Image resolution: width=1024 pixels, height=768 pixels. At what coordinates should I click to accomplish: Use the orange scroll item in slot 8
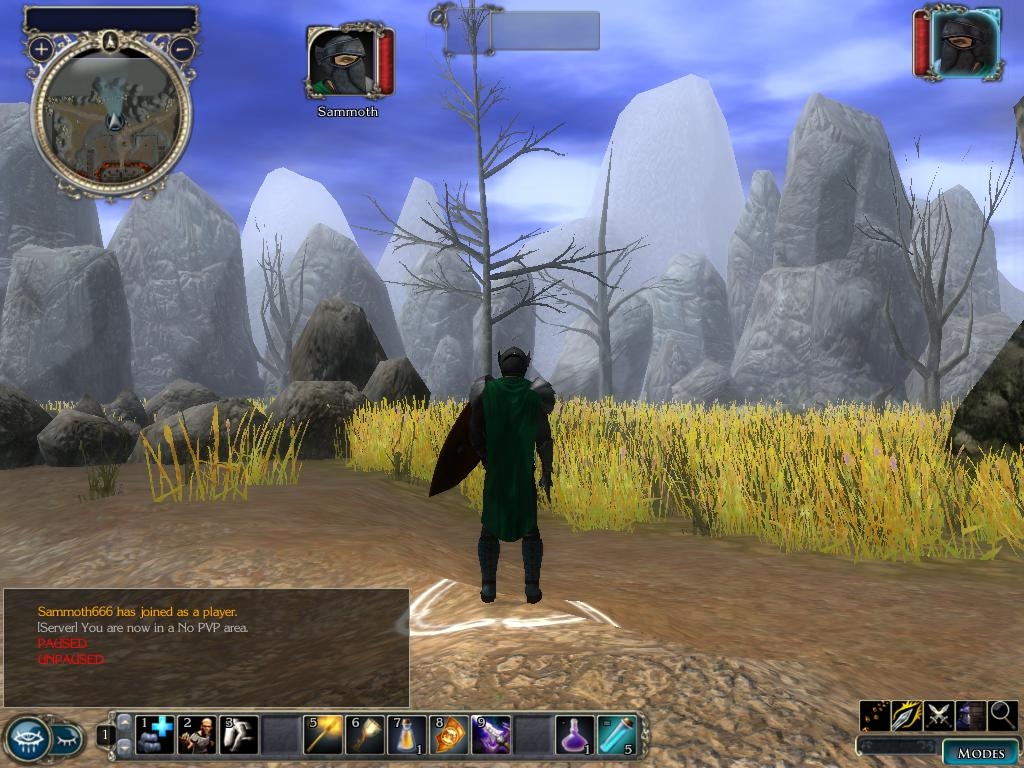[x=449, y=735]
